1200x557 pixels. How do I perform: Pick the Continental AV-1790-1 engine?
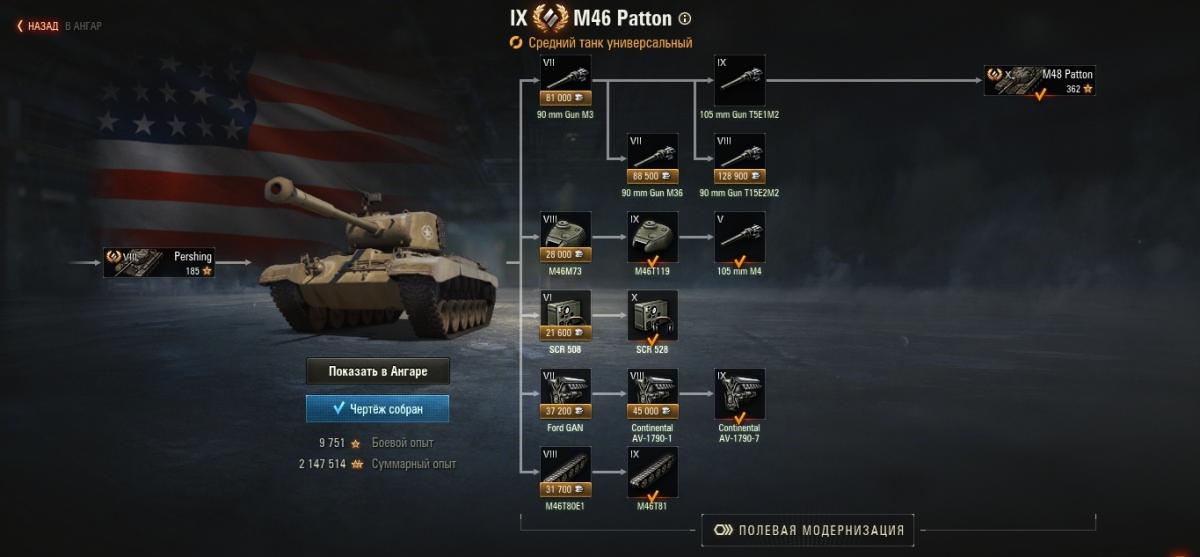pyautogui.click(x=652, y=394)
